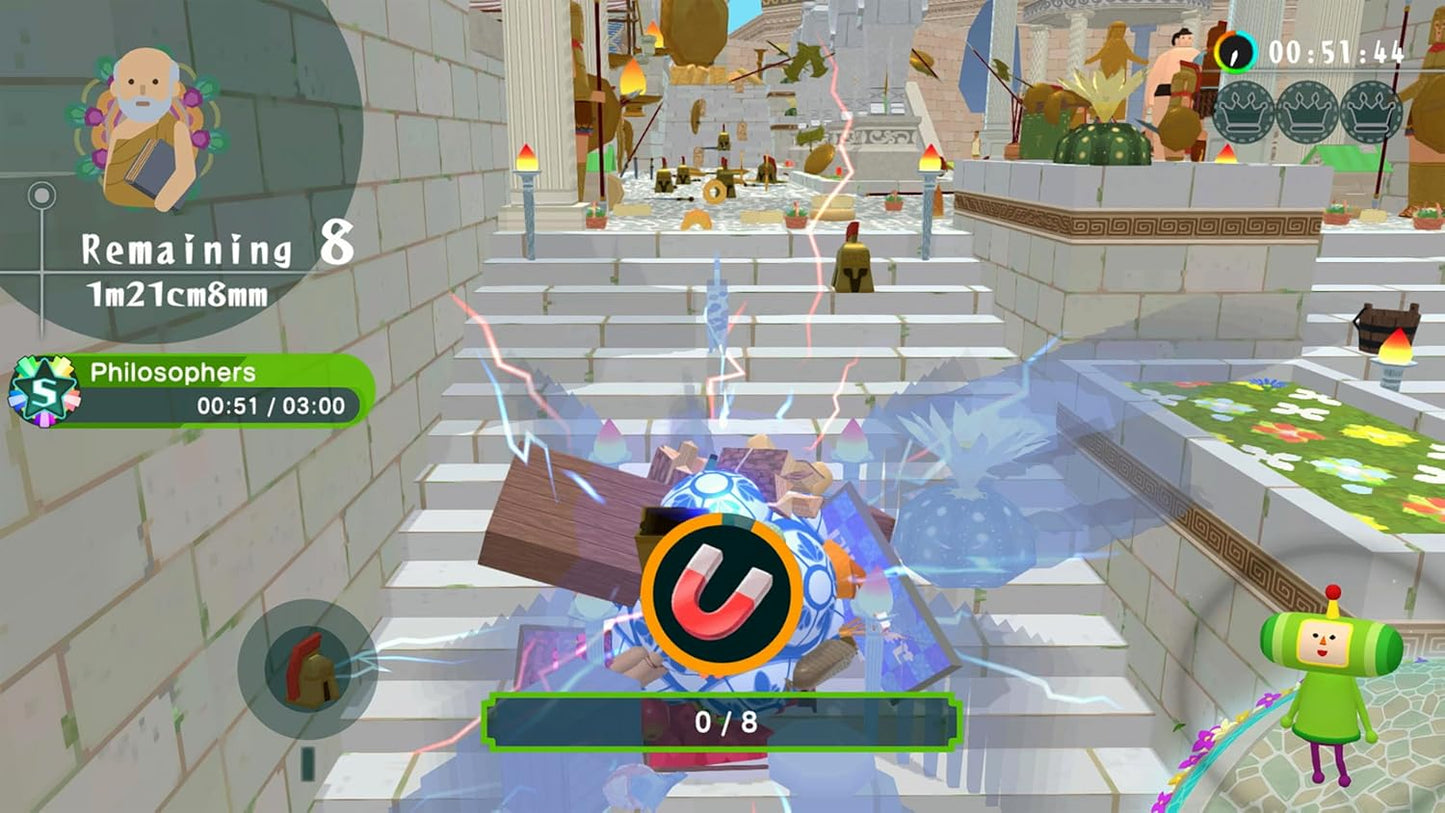This screenshot has width=1445, height=813.
Task: Switch to the Philosophers objective tab
Action: click(x=175, y=372)
